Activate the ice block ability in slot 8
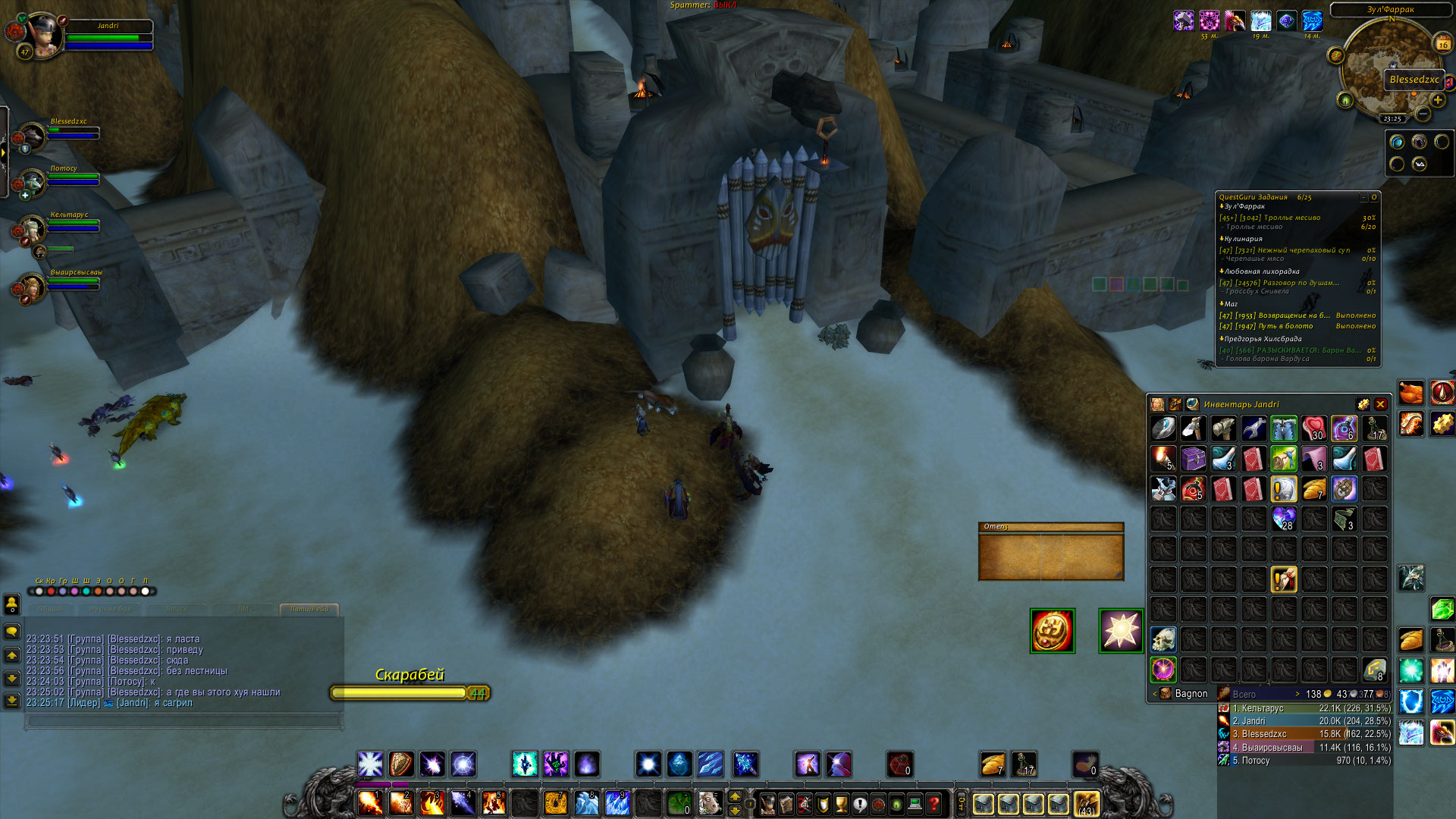 (586, 802)
